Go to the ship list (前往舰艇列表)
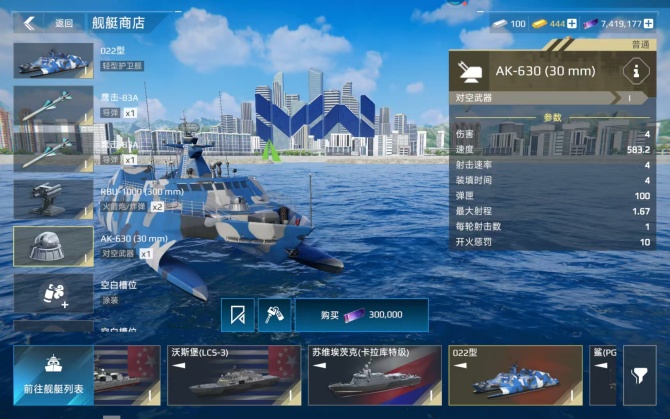Screen dimensions: 670x419 coord(54,376)
